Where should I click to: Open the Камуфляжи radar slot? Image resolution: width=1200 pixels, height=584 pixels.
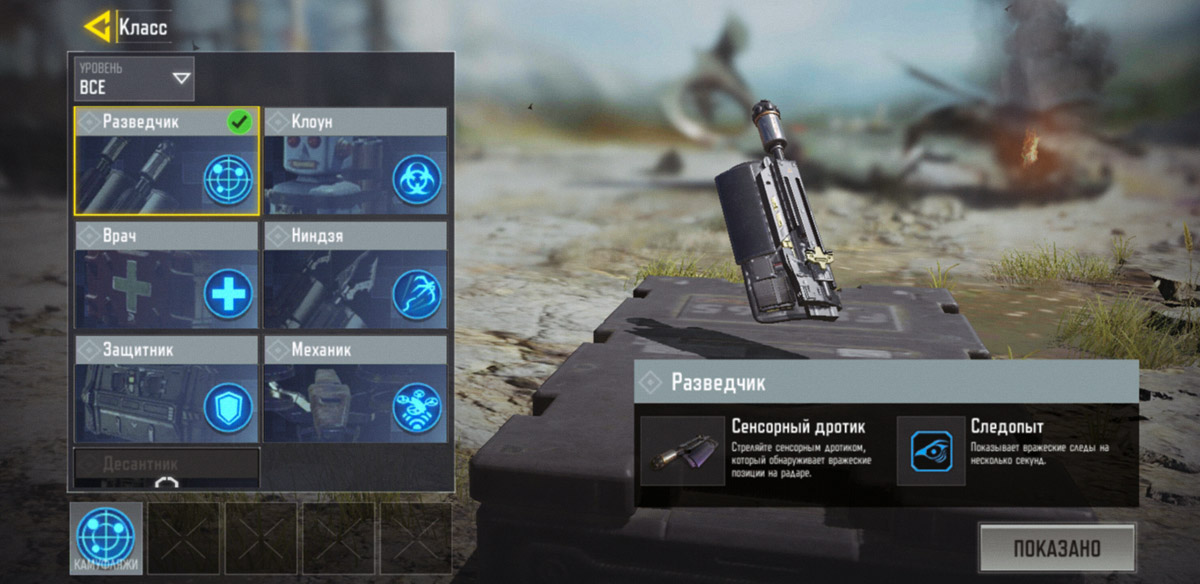click(x=106, y=538)
